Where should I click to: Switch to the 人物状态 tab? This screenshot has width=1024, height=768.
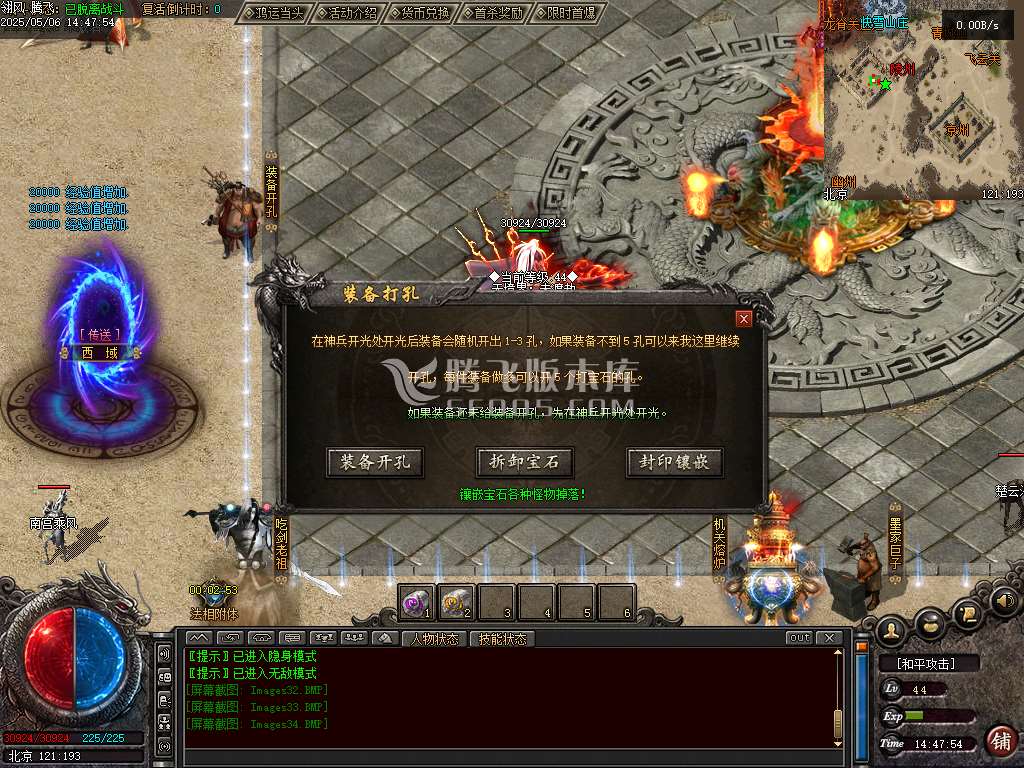click(435, 638)
